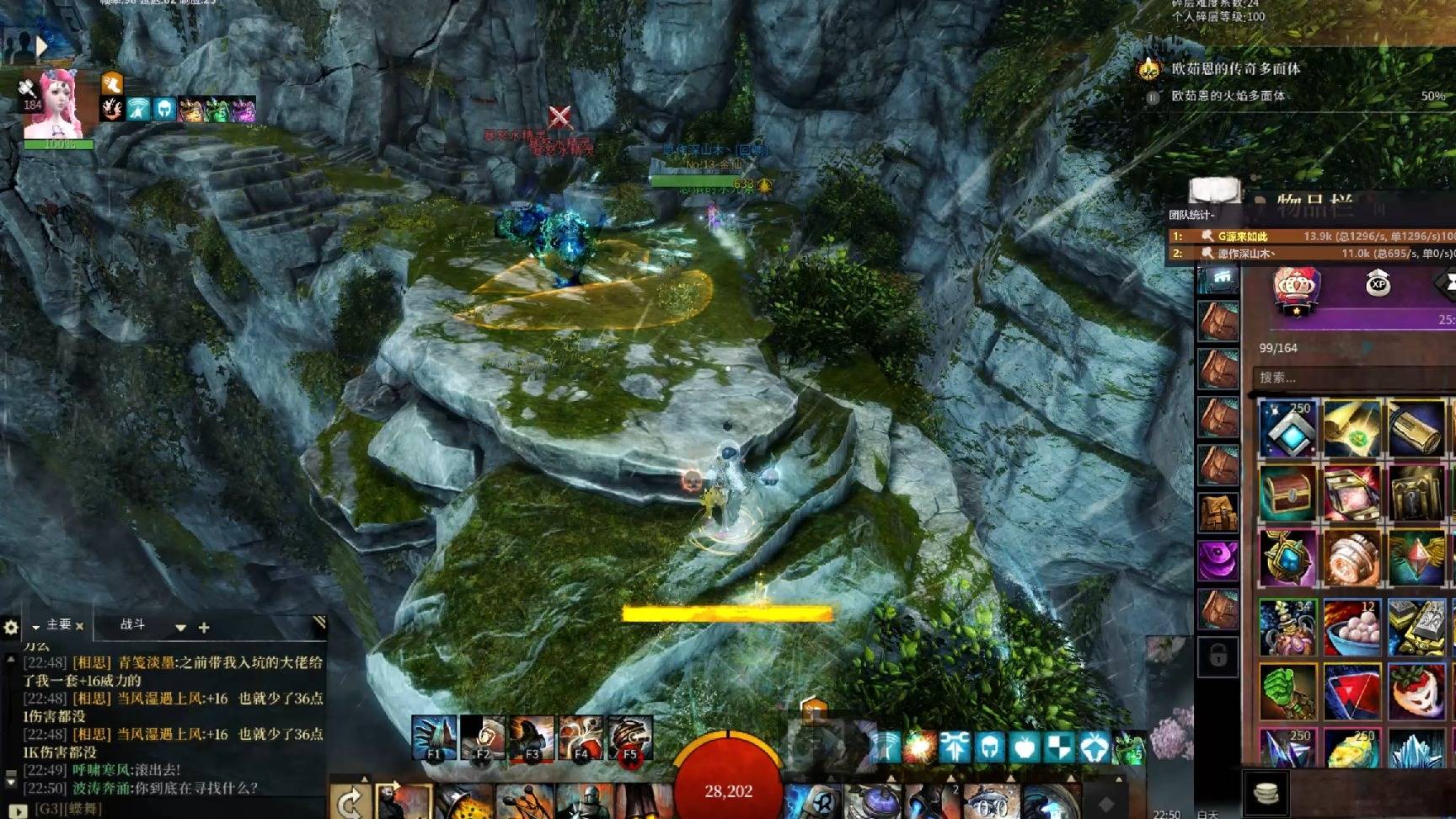
Task: Select the blue gem stack of 250
Action: [x=1287, y=428]
